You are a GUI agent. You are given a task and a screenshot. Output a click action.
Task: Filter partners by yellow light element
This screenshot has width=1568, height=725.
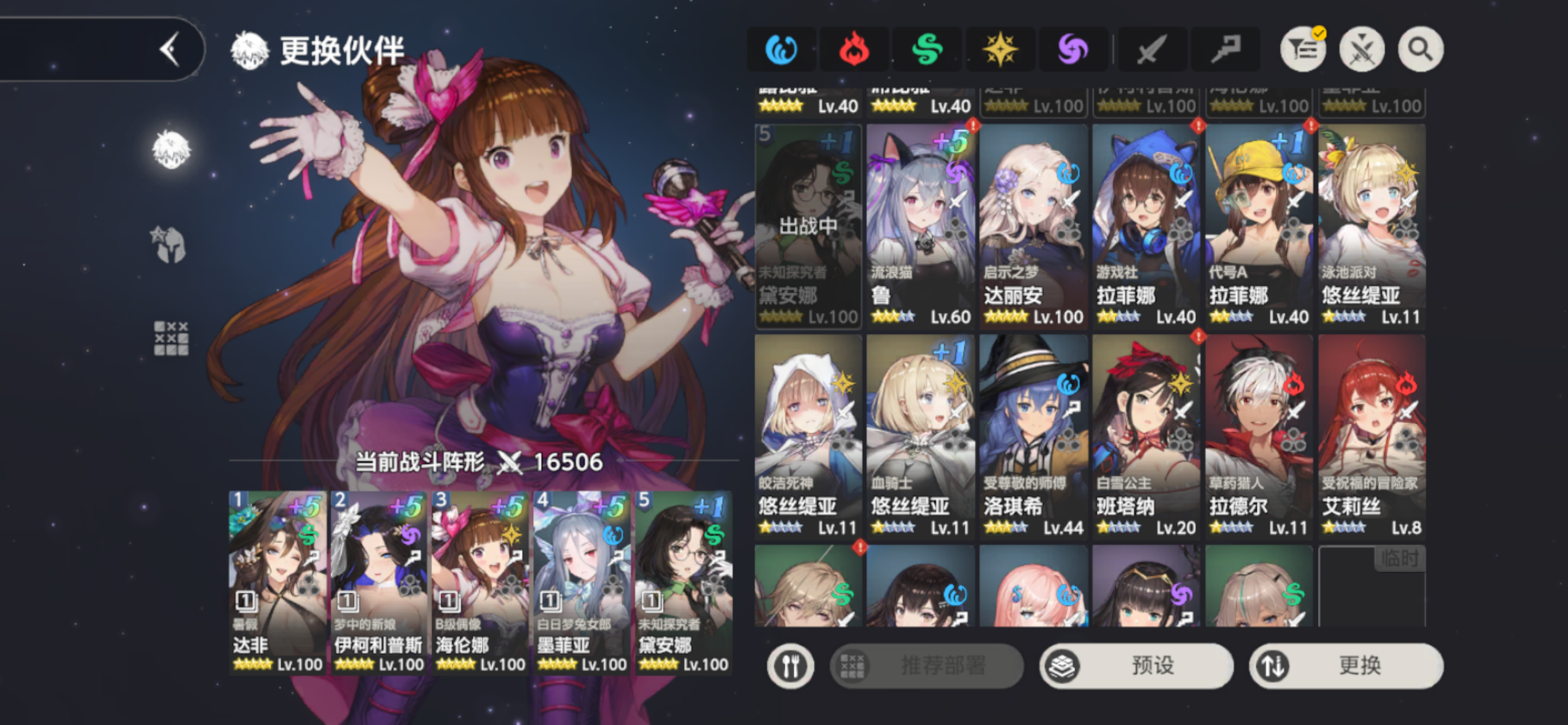[1000, 50]
